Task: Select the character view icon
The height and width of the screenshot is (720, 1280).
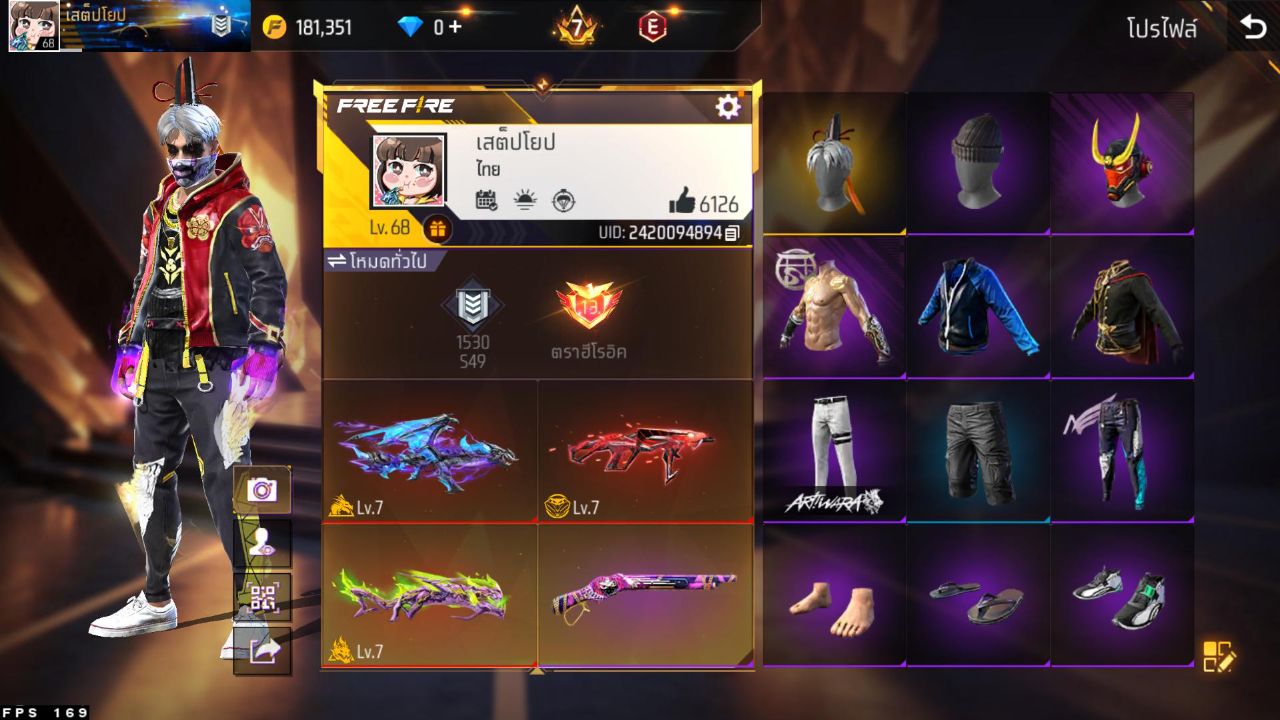Action: pyautogui.click(x=262, y=543)
